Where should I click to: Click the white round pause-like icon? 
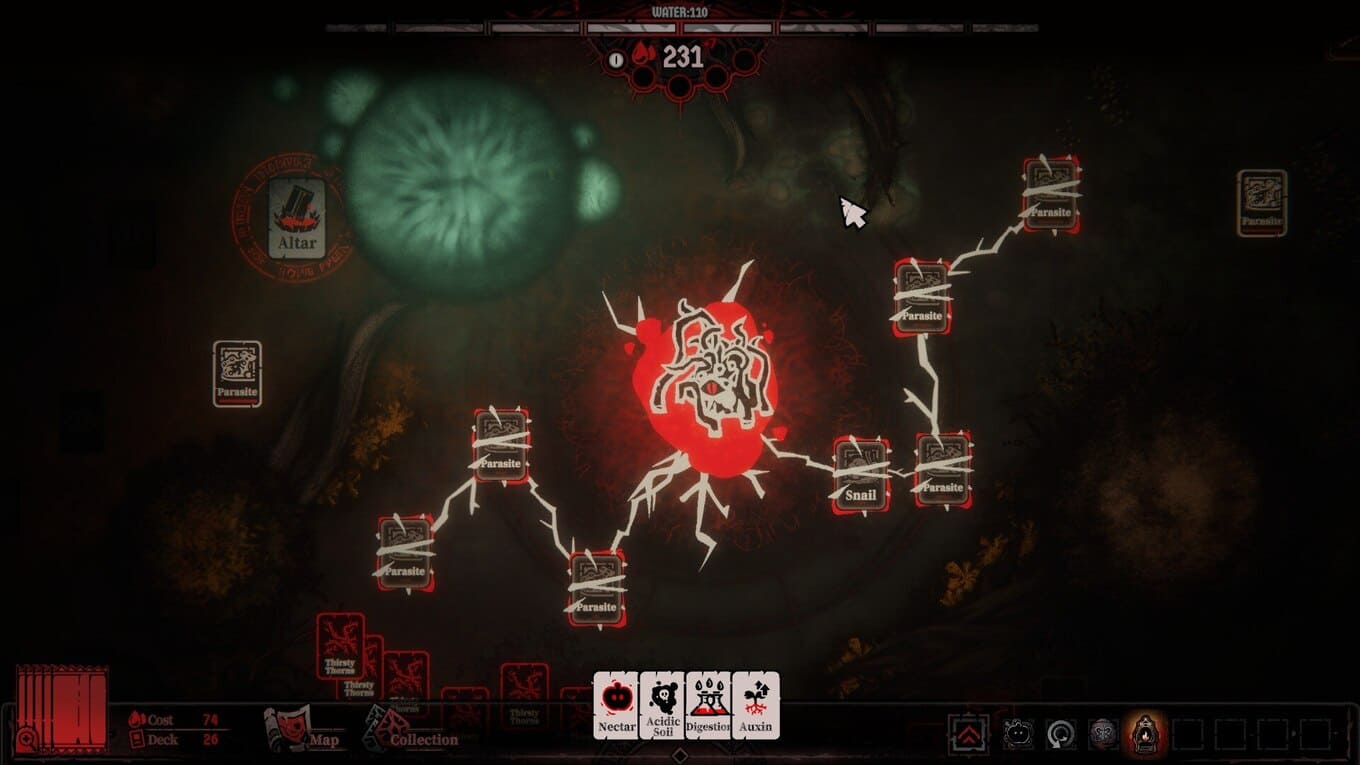click(x=616, y=60)
